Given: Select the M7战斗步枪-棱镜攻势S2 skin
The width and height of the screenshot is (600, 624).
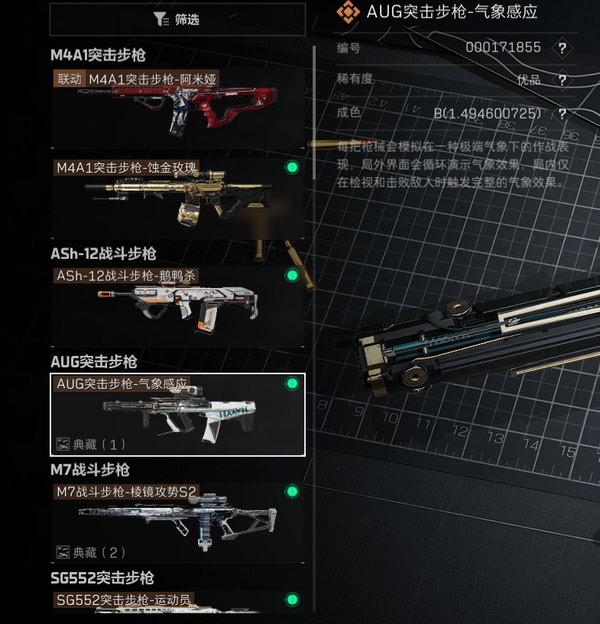Looking at the screenshot, I should tap(177, 522).
